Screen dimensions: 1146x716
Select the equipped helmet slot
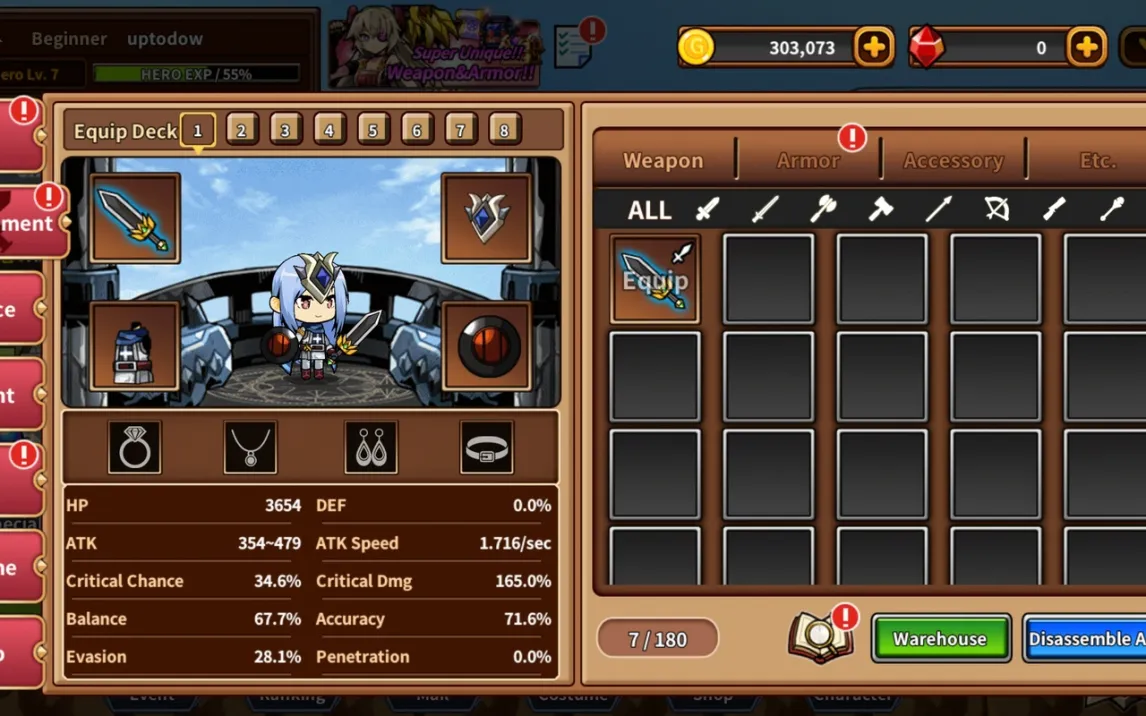point(486,218)
